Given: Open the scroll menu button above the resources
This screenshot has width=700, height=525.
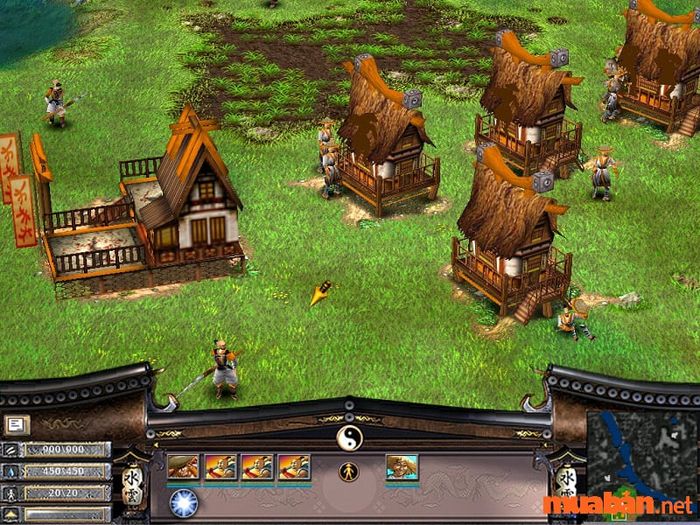Looking at the screenshot, I should pyautogui.click(x=18, y=424).
